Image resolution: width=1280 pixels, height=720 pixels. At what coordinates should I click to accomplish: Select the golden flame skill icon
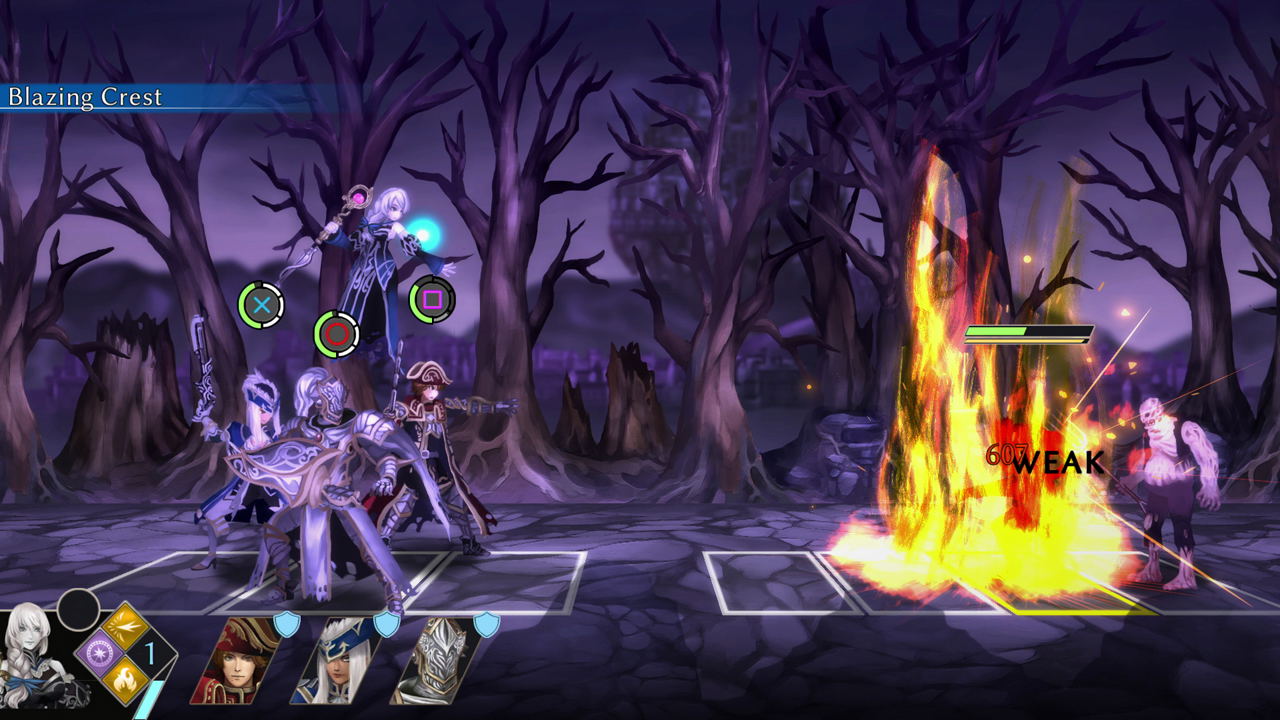point(126,681)
